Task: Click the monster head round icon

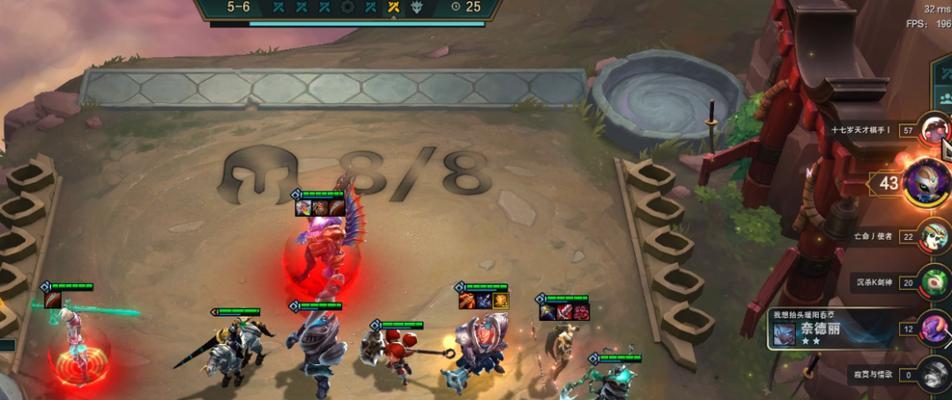Action: [x=418, y=6]
